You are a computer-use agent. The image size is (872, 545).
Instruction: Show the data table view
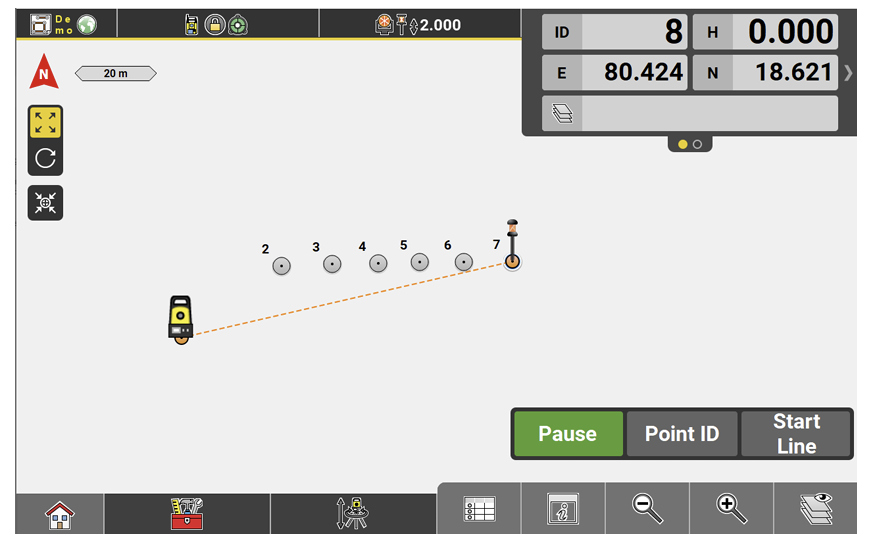479,510
